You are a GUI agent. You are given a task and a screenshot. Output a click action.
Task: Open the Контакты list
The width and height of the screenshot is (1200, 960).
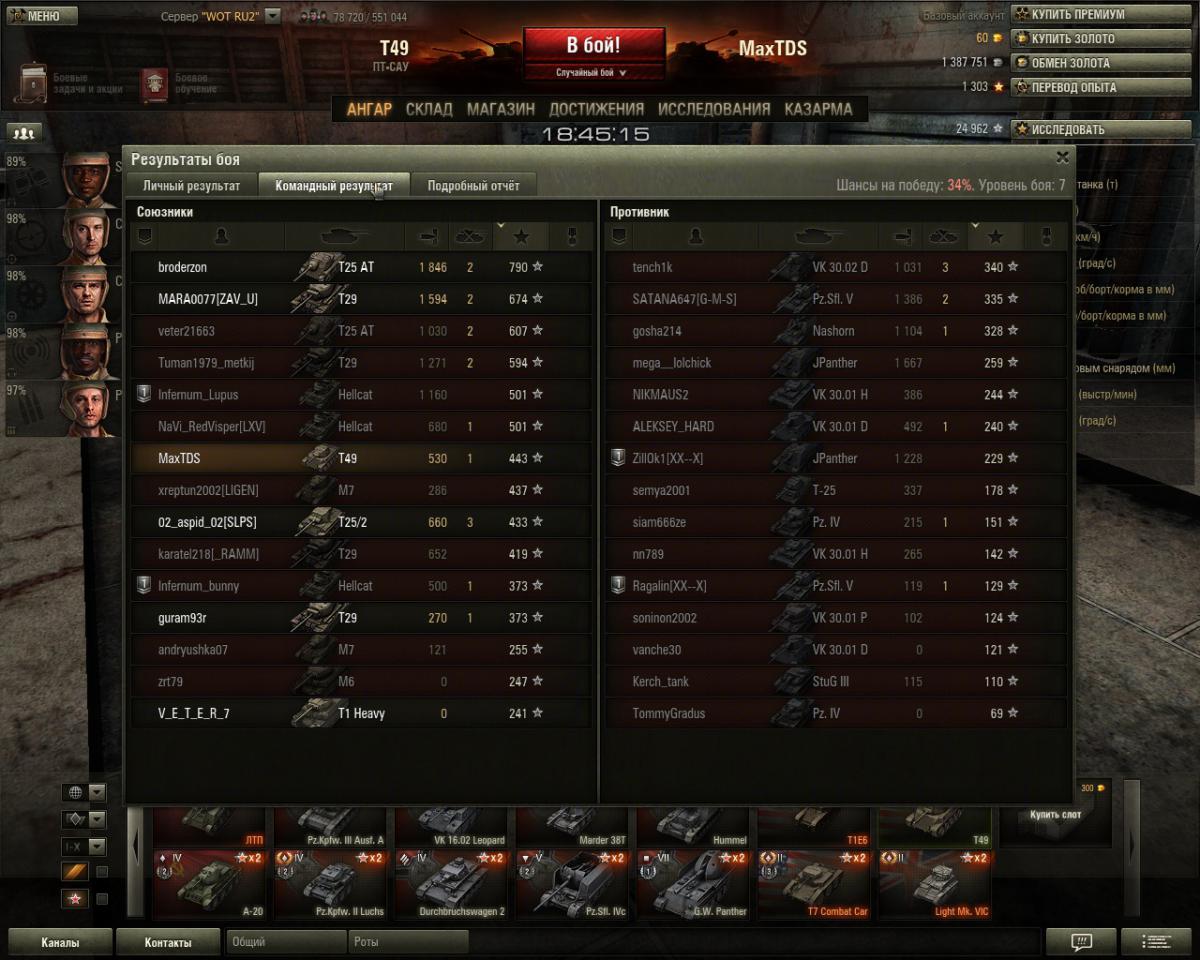tap(167, 942)
